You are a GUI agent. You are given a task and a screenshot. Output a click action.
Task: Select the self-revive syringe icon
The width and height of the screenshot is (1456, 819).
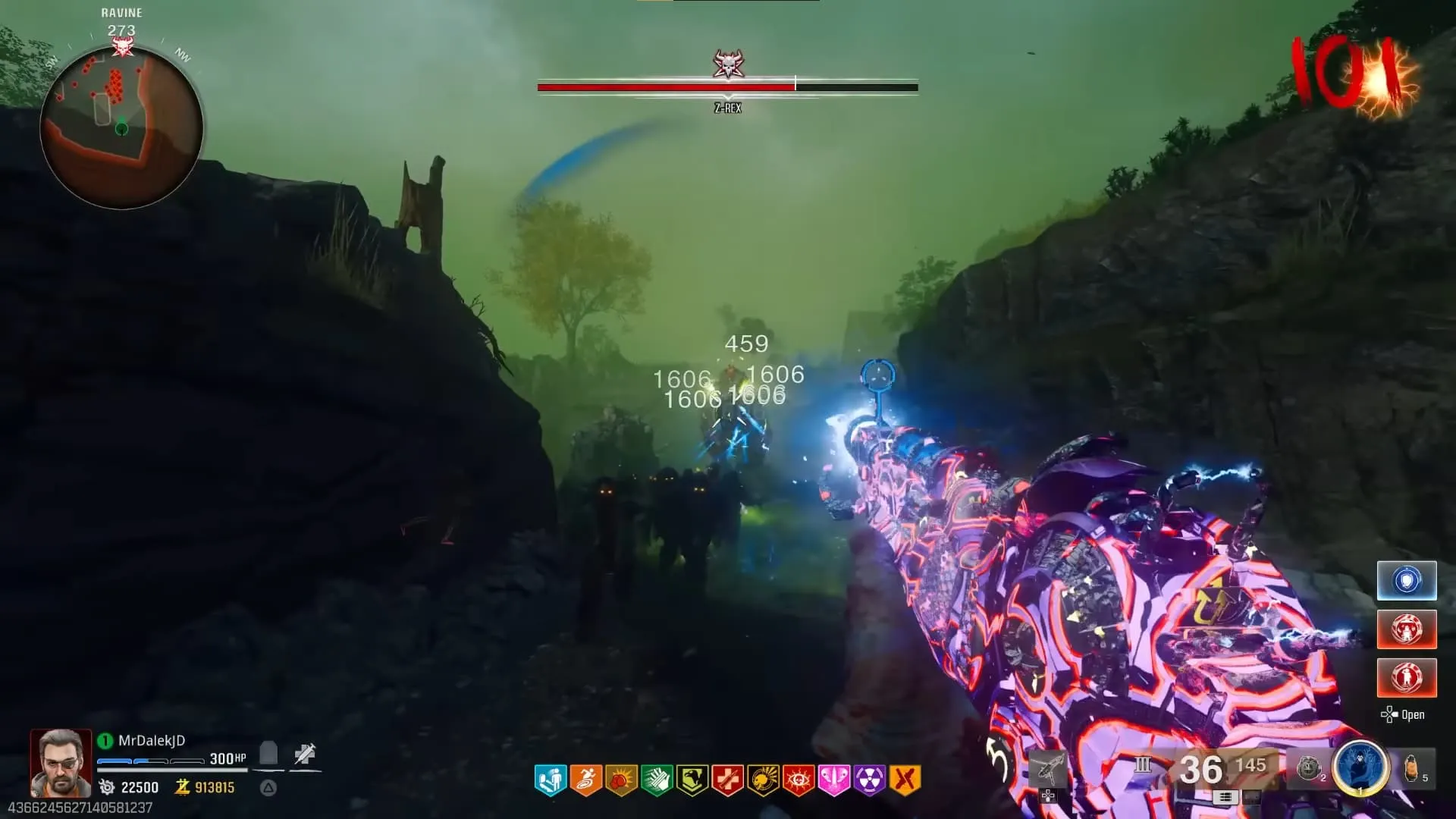(305, 755)
